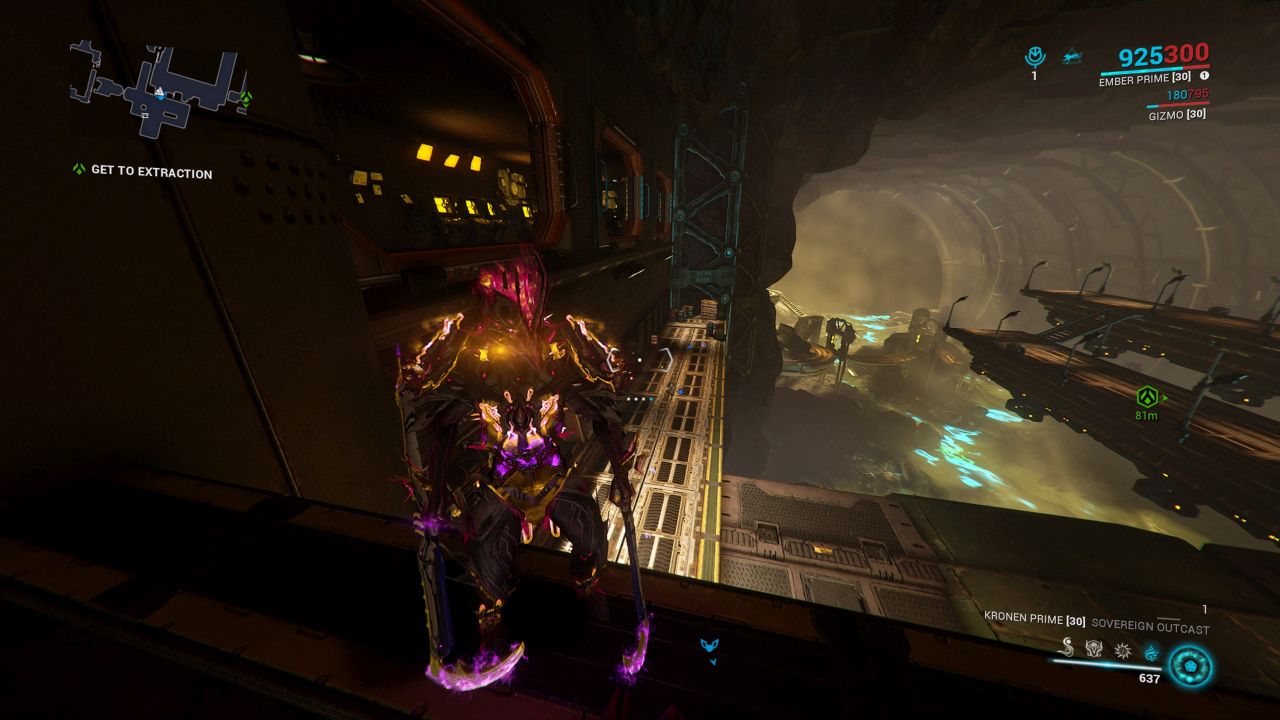Select the Ember Prime warframe name
The image size is (1280, 720).
pyautogui.click(x=1146, y=81)
